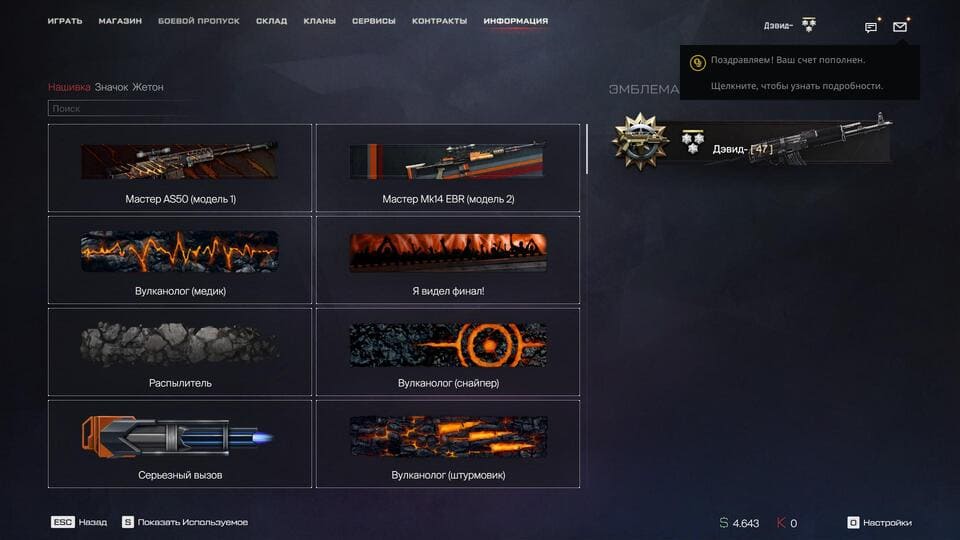The width and height of the screenshot is (960, 540).
Task: Open the БОЕВОЙ ПРОПУСК section
Action: [x=198, y=21]
